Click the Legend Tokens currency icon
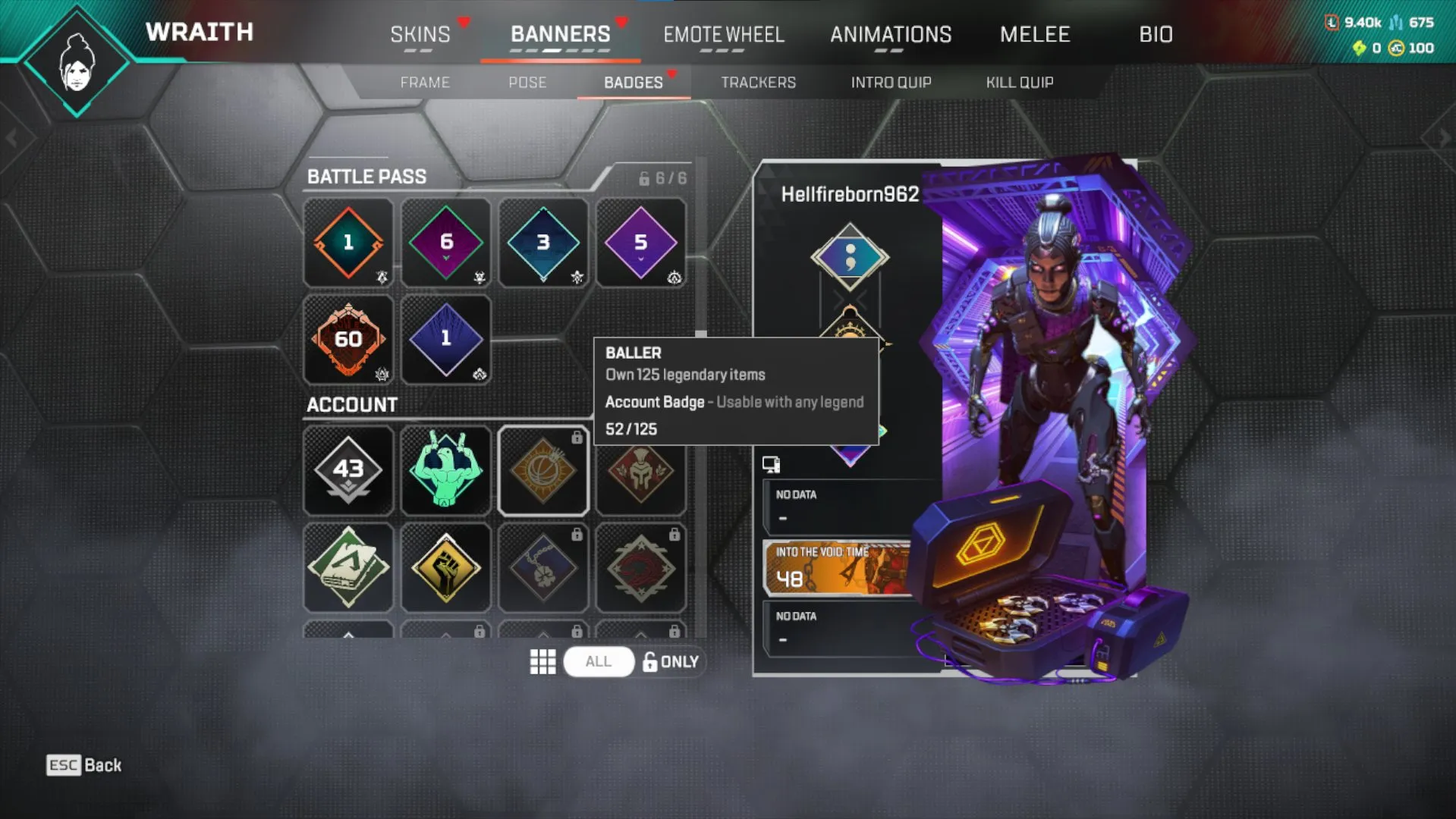Screen dimensions: 1456x819 pos(1332,21)
